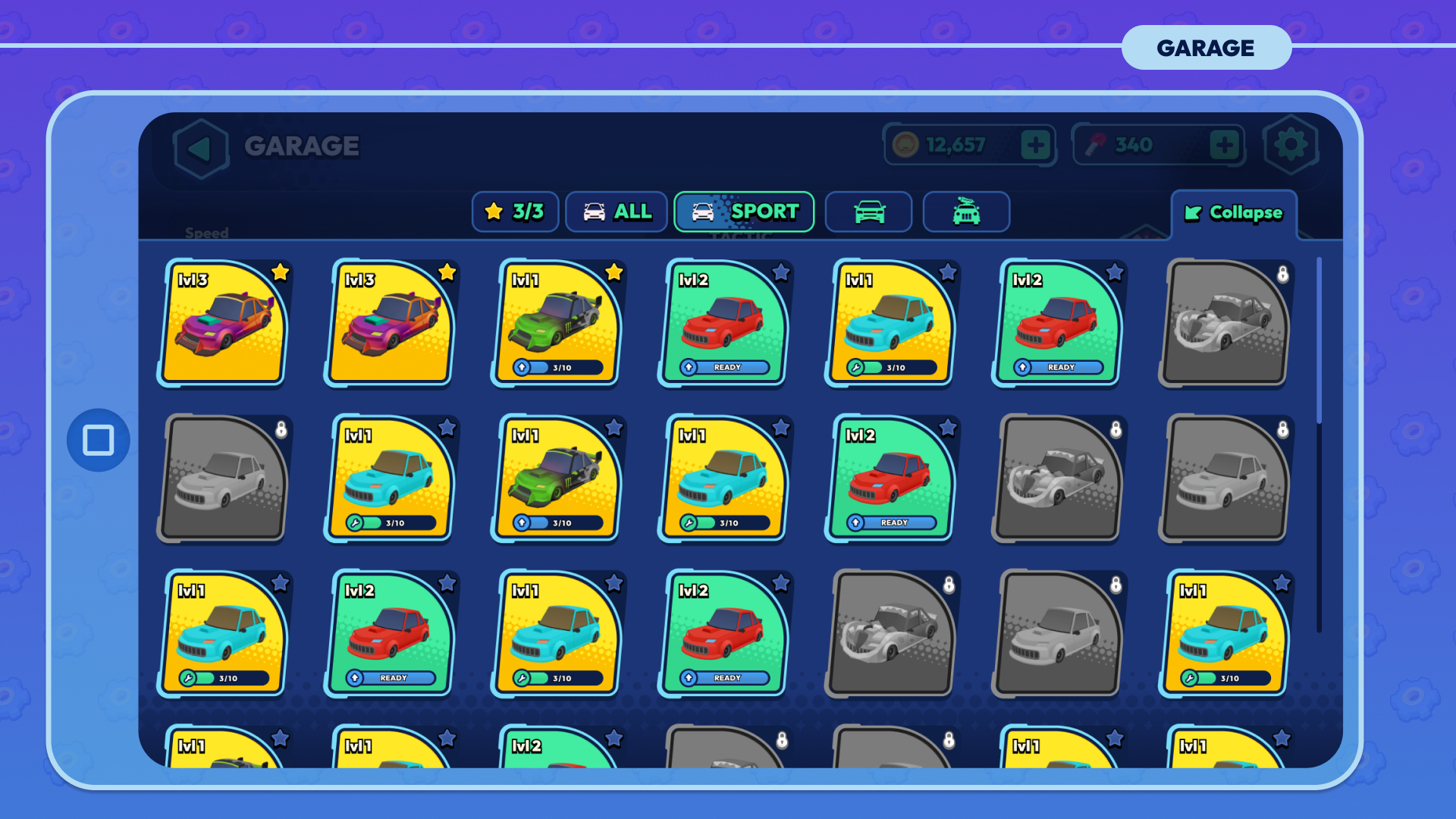Go back using the hexagon arrow button
This screenshot has width=1456, height=819.
pos(200,147)
